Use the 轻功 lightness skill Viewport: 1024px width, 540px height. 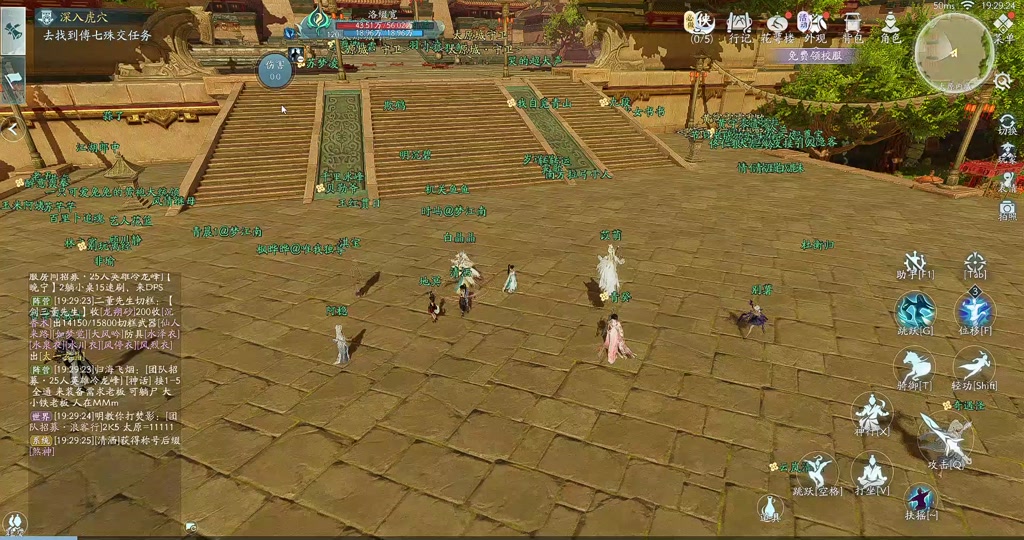click(x=973, y=366)
